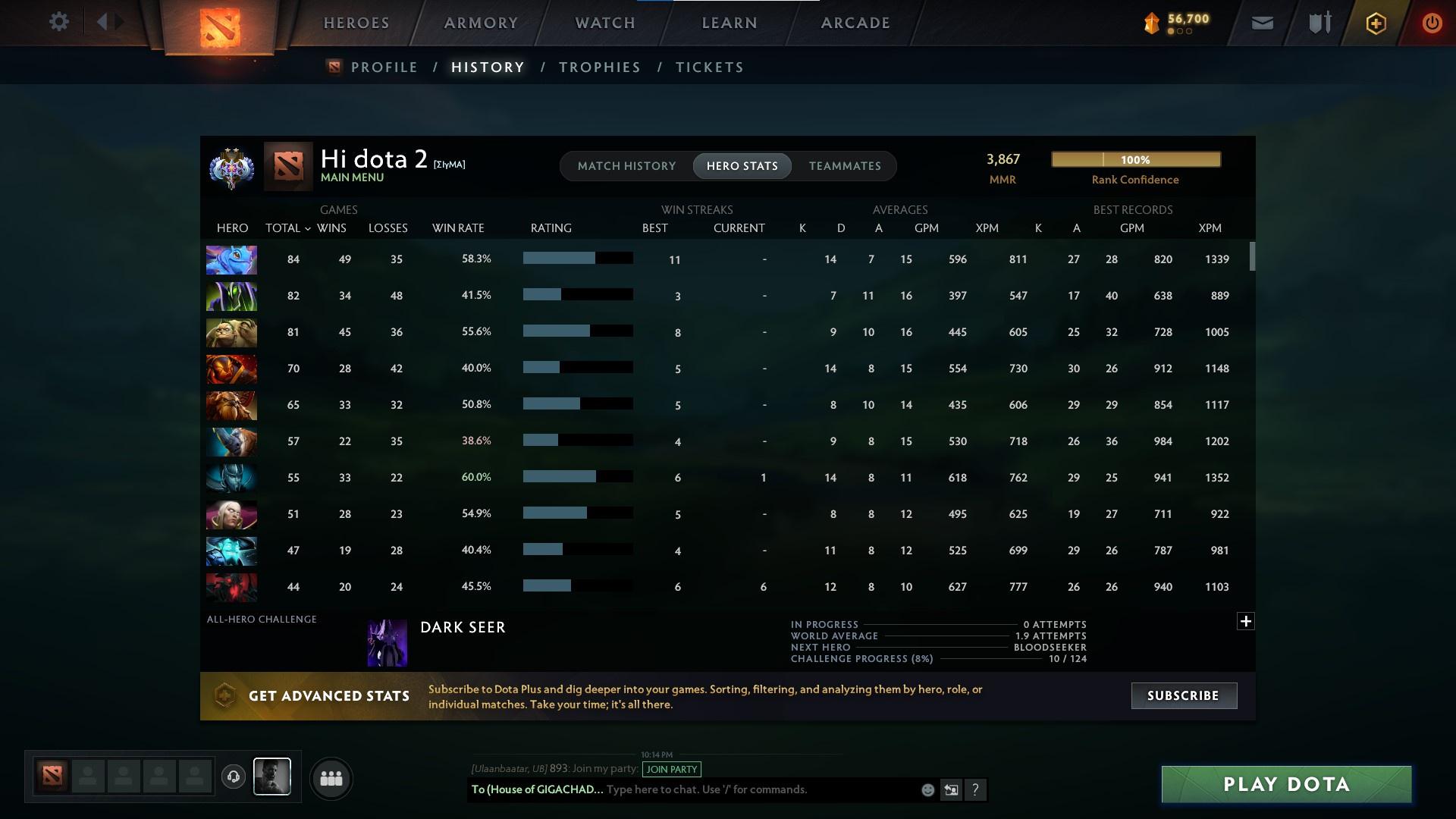1456x819 pixels.
Task: Open the friends list group icon
Action: 331,778
